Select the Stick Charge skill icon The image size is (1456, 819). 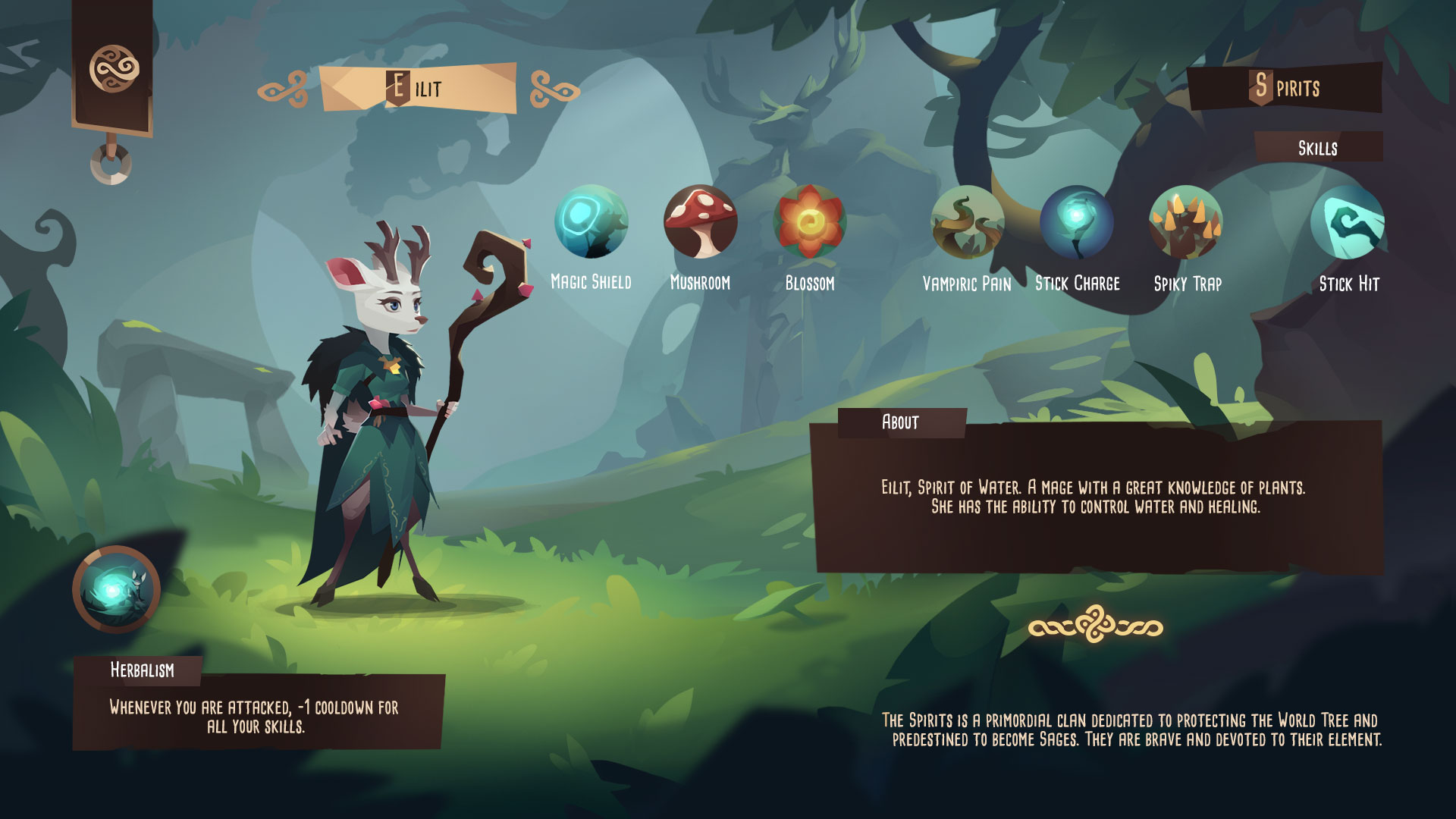point(1077,222)
